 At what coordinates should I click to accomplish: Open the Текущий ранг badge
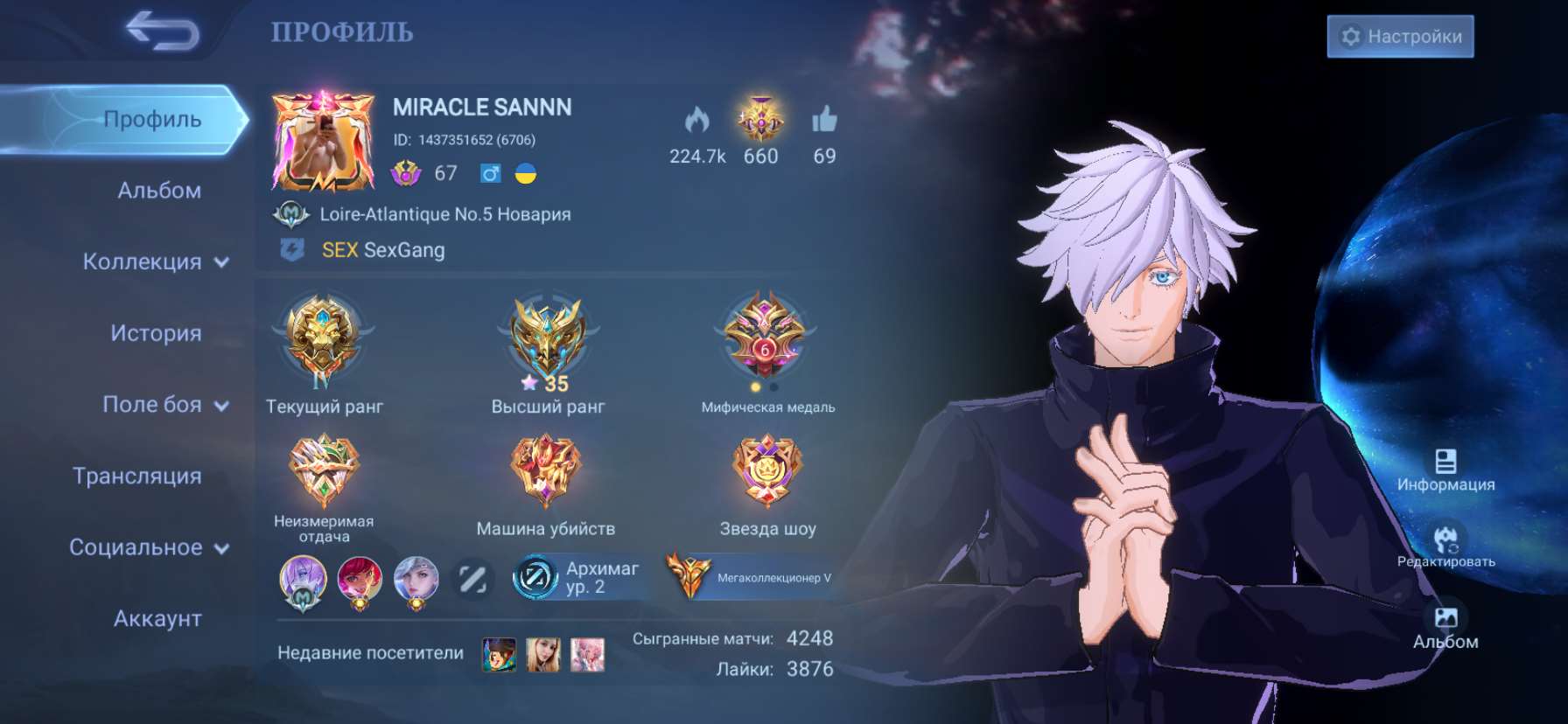325,341
